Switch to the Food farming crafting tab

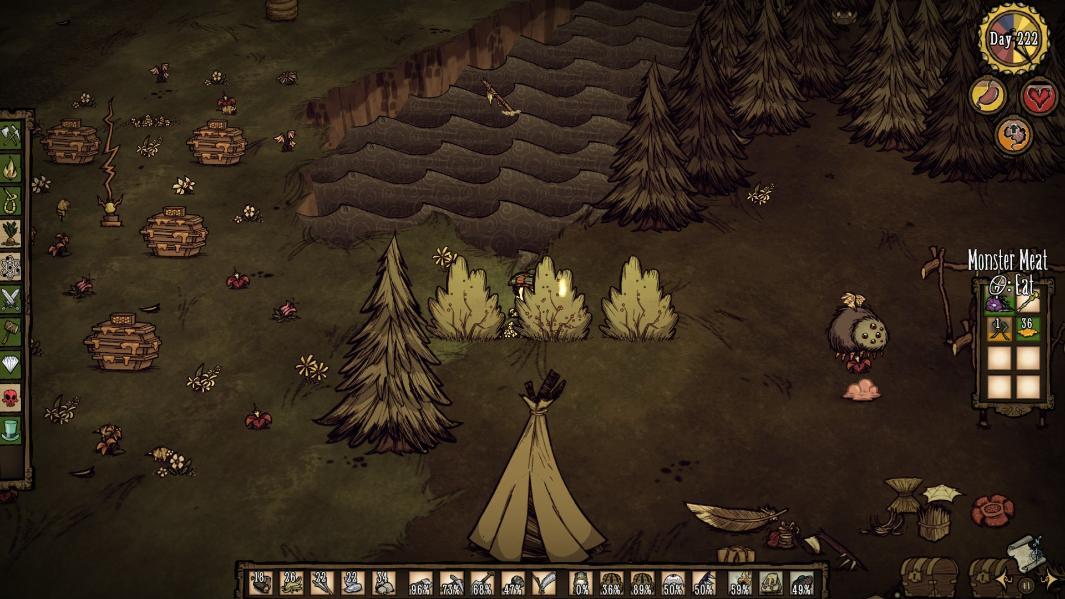(10, 235)
